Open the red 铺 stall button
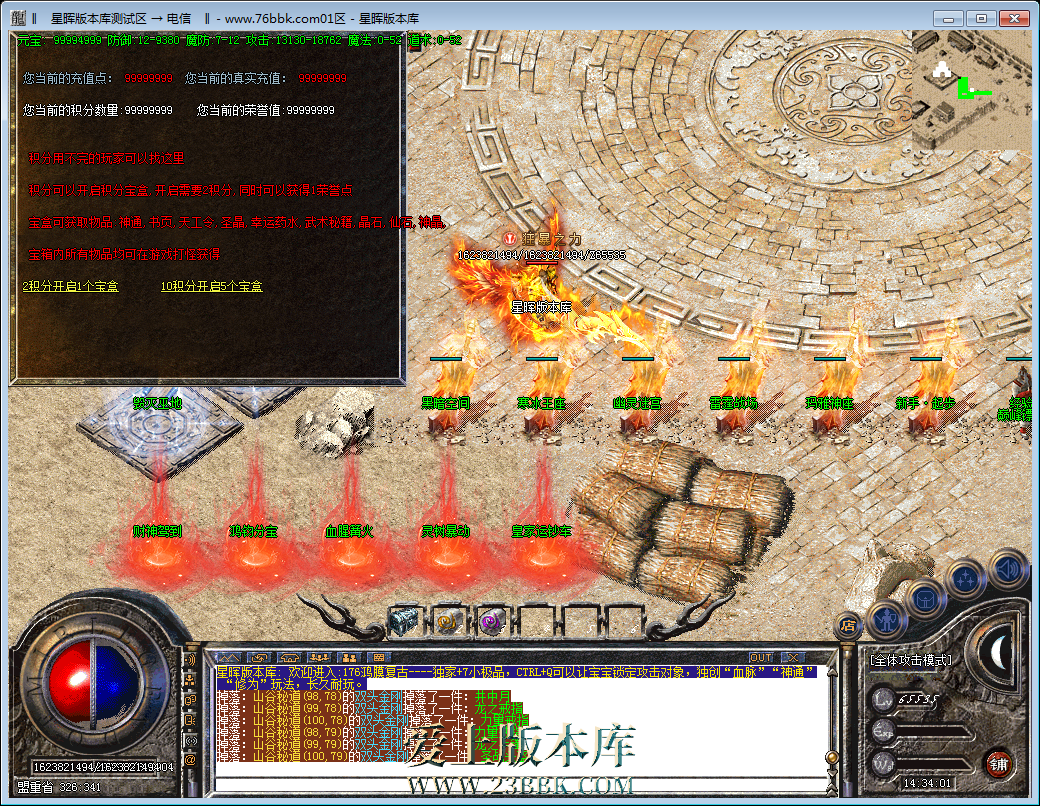 pos(997,763)
